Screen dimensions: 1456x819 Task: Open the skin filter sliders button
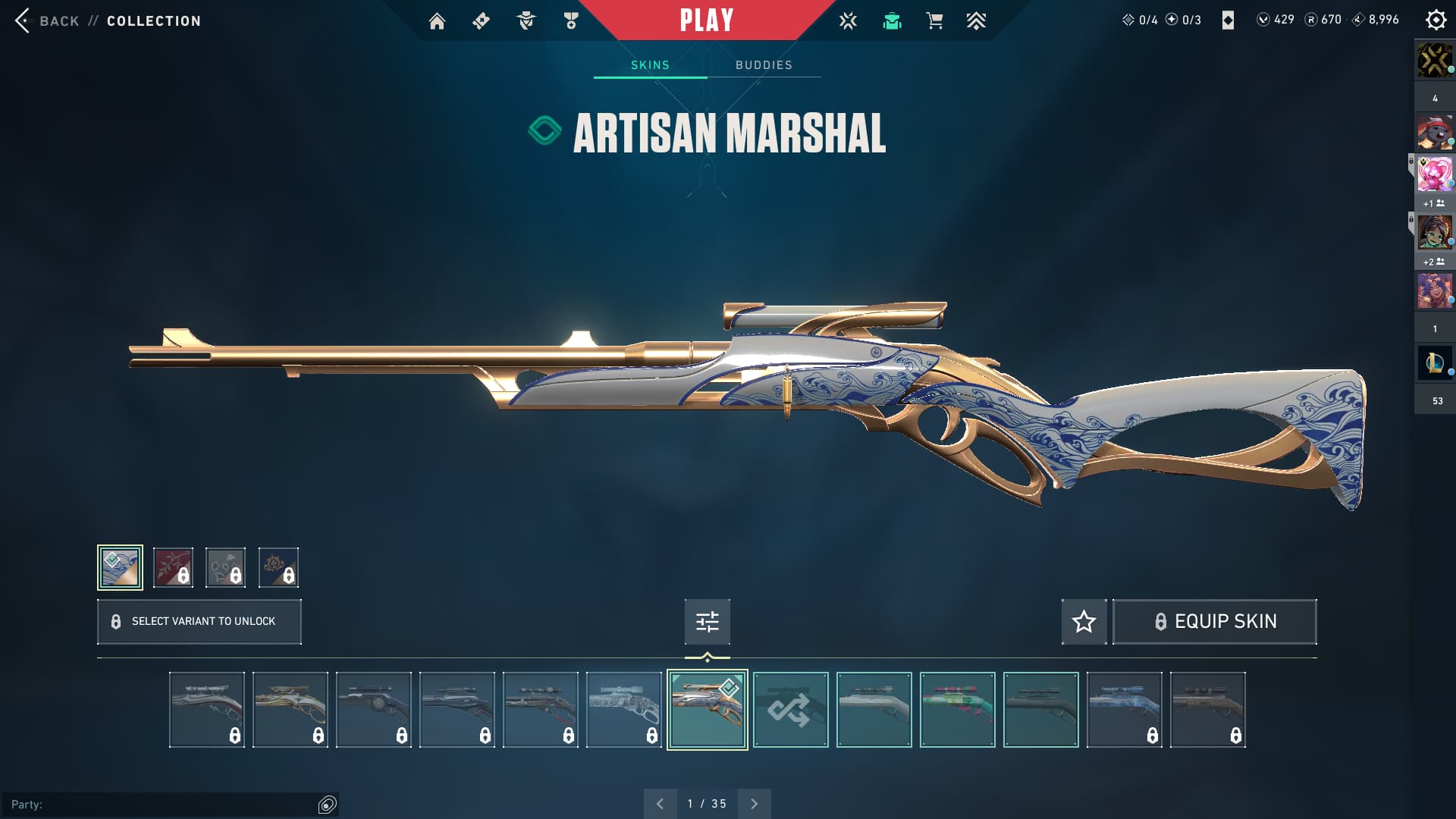[x=707, y=622]
